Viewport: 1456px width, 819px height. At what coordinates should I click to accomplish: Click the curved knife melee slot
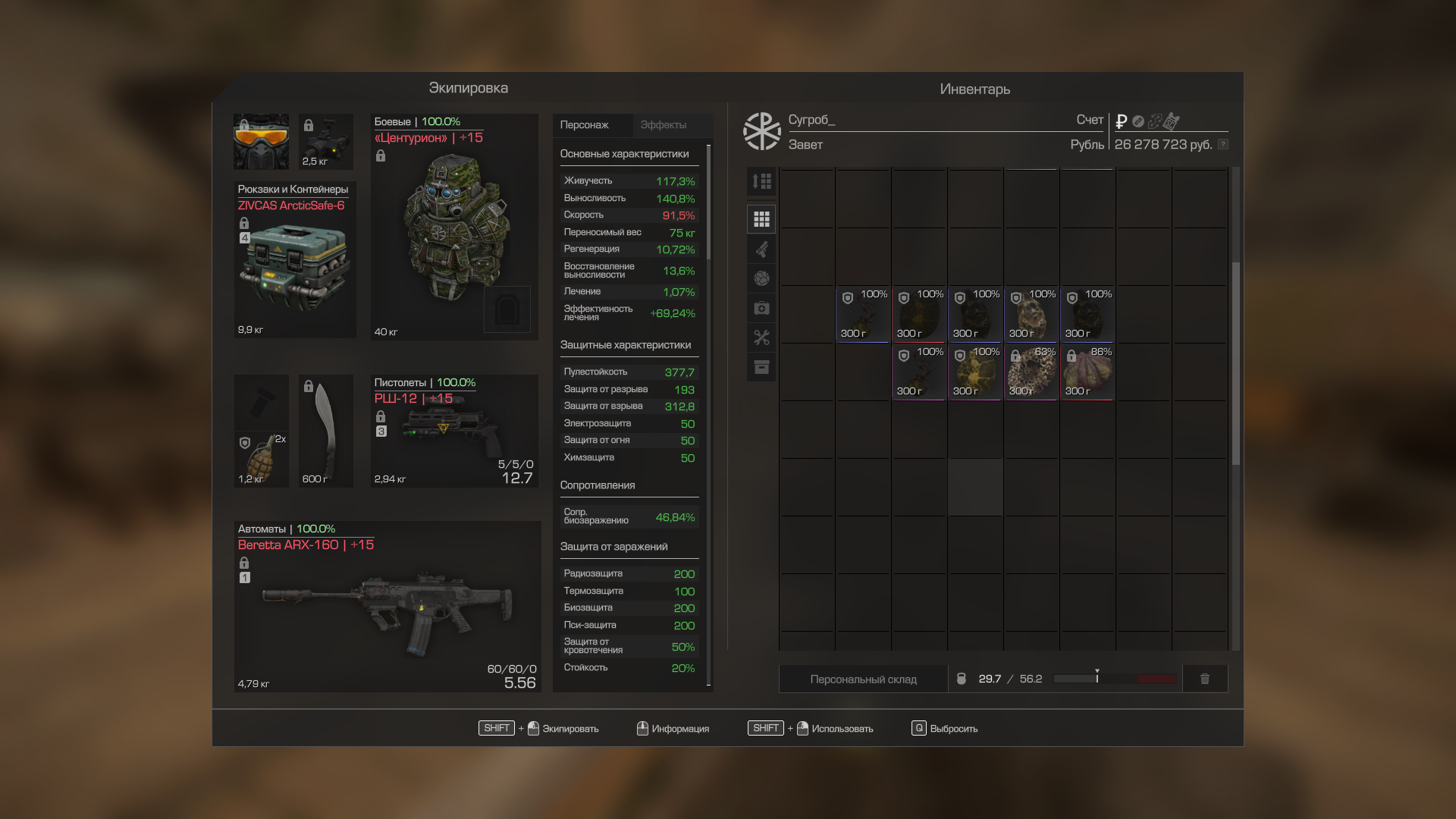coord(325,431)
